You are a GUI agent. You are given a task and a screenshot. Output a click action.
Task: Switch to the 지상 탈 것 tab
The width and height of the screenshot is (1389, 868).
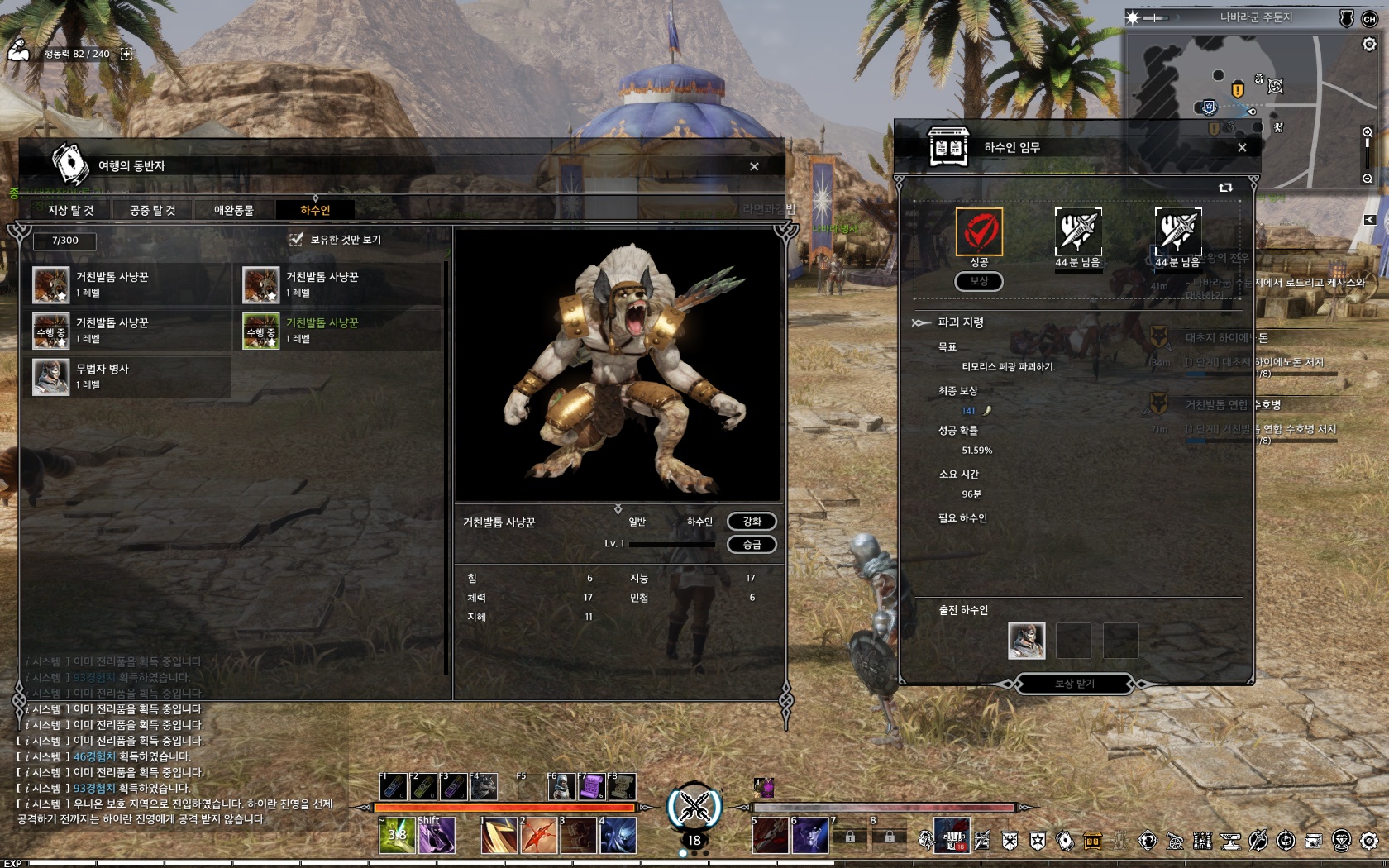[x=70, y=210]
